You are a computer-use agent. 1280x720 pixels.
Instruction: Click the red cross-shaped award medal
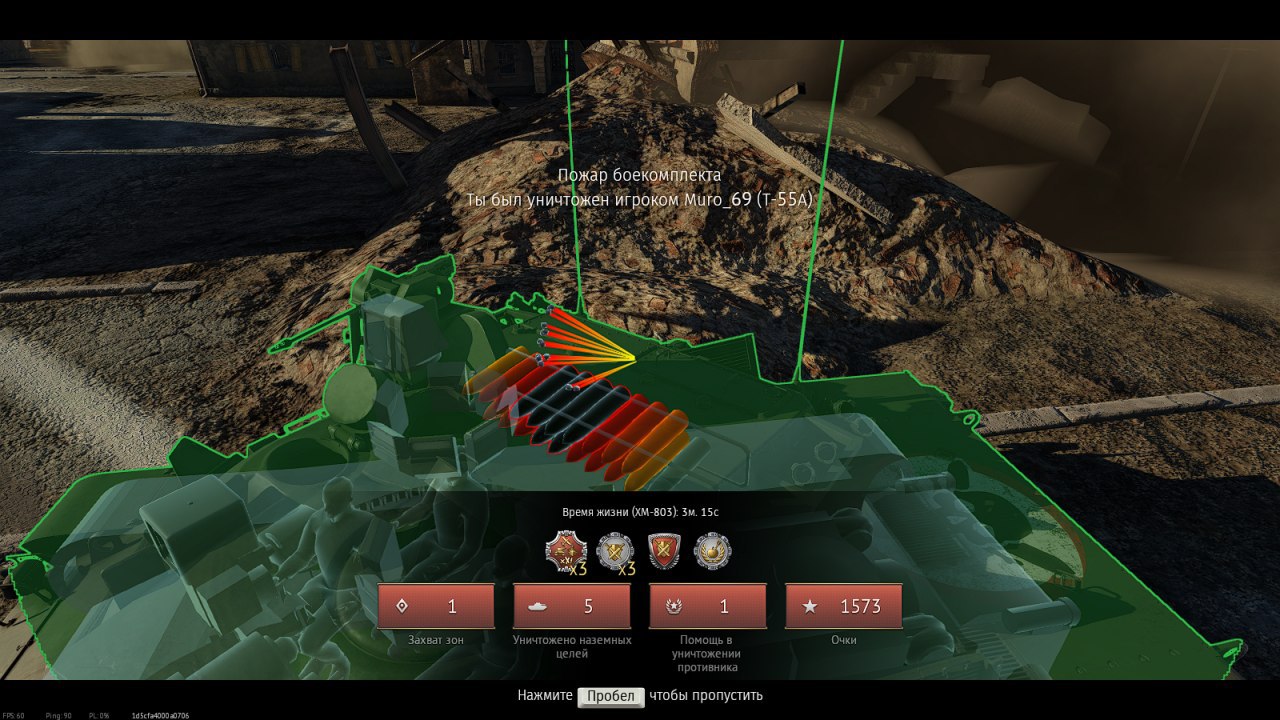tap(563, 551)
